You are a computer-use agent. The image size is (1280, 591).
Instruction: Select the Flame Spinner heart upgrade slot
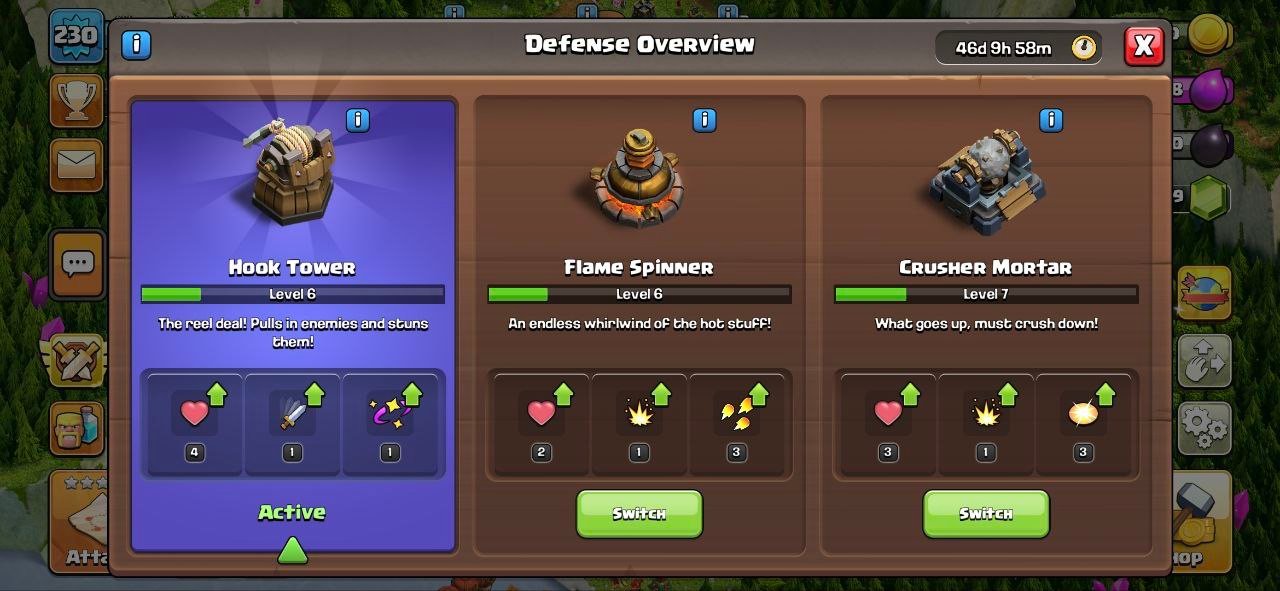pyautogui.click(x=541, y=422)
